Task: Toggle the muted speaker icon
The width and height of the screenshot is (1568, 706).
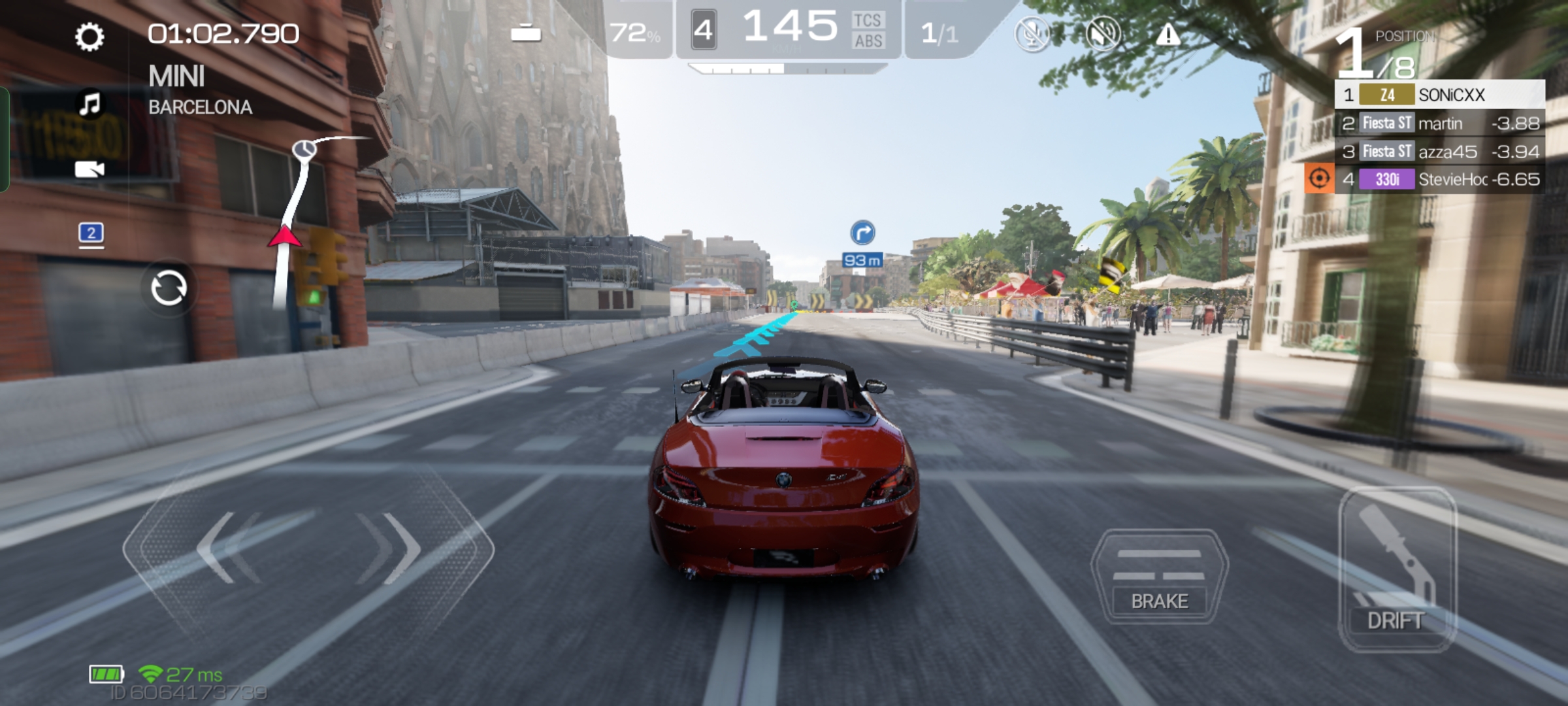Action: tap(1102, 33)
